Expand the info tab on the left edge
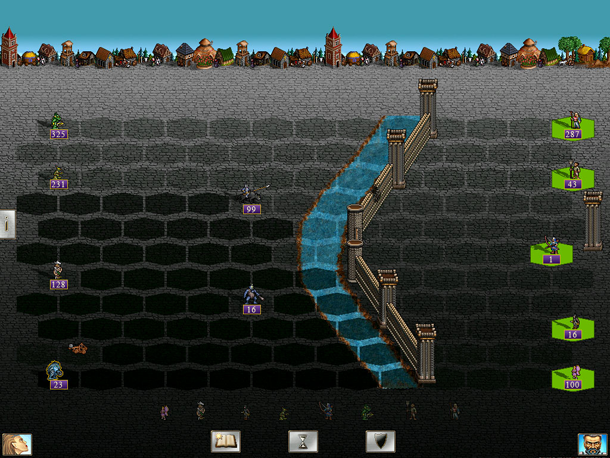The height and width of the screenshot is (458, 610). (x=6, y=225)
